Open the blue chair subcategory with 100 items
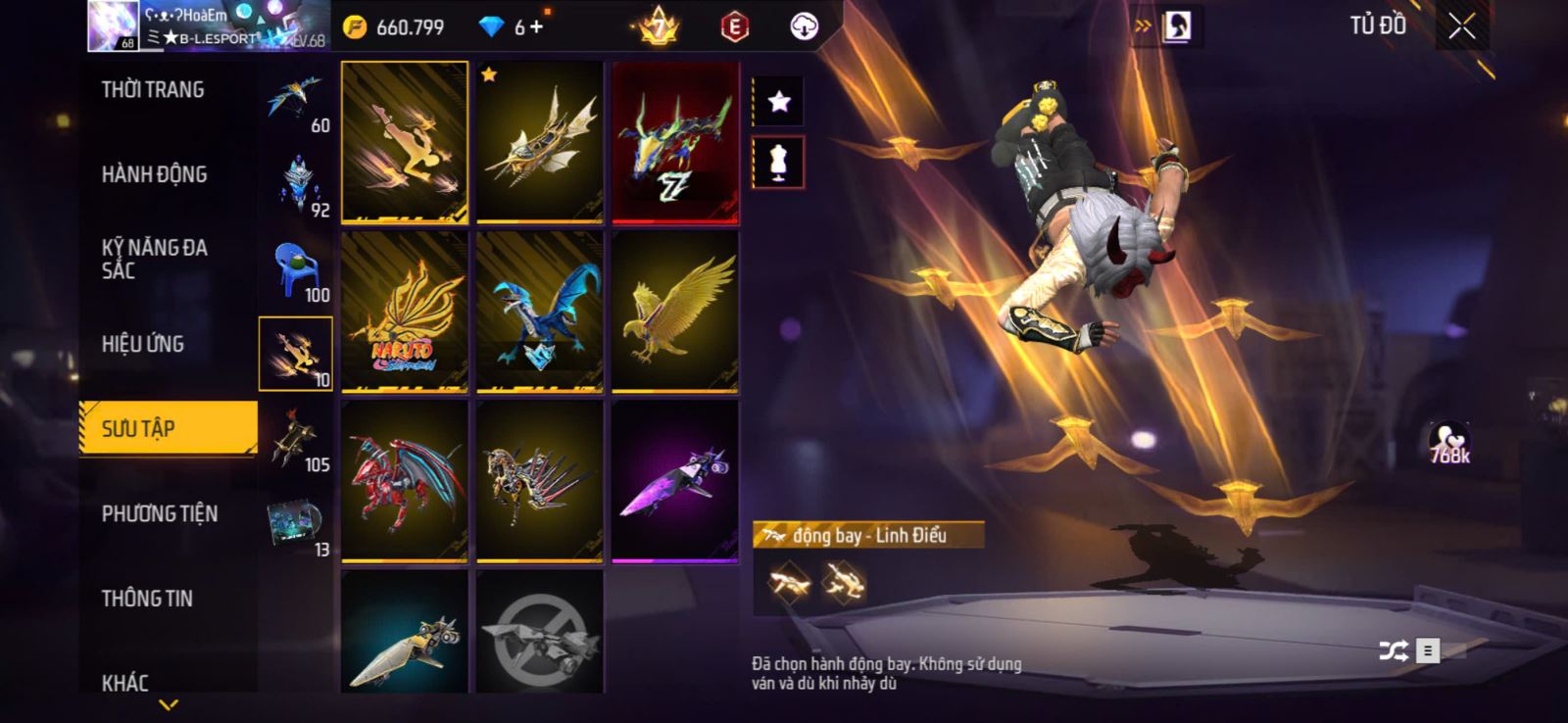The width and height of the screenshot is (1568, 723). (296, 269)
